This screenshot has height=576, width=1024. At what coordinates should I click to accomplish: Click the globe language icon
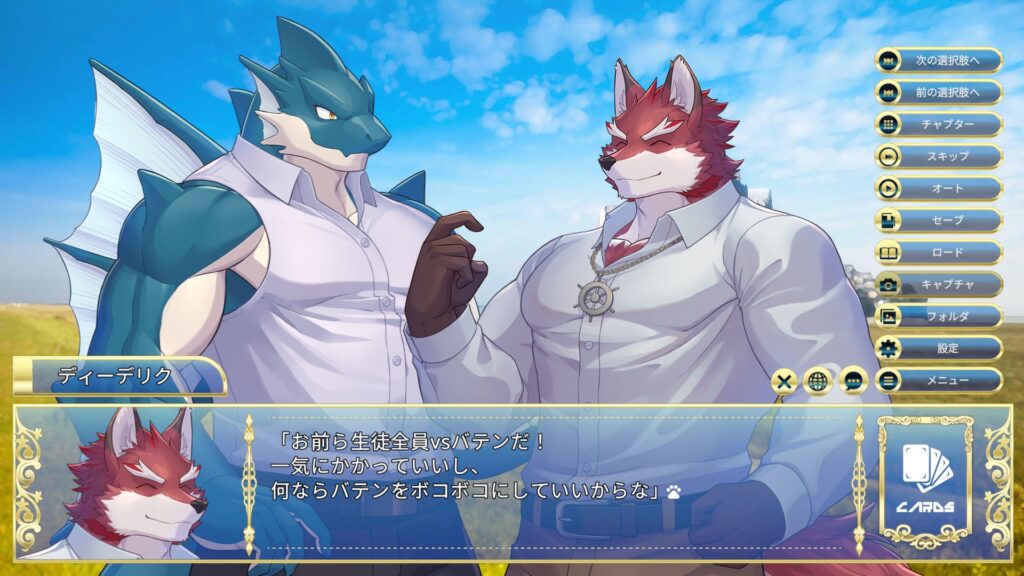point(818,380)
